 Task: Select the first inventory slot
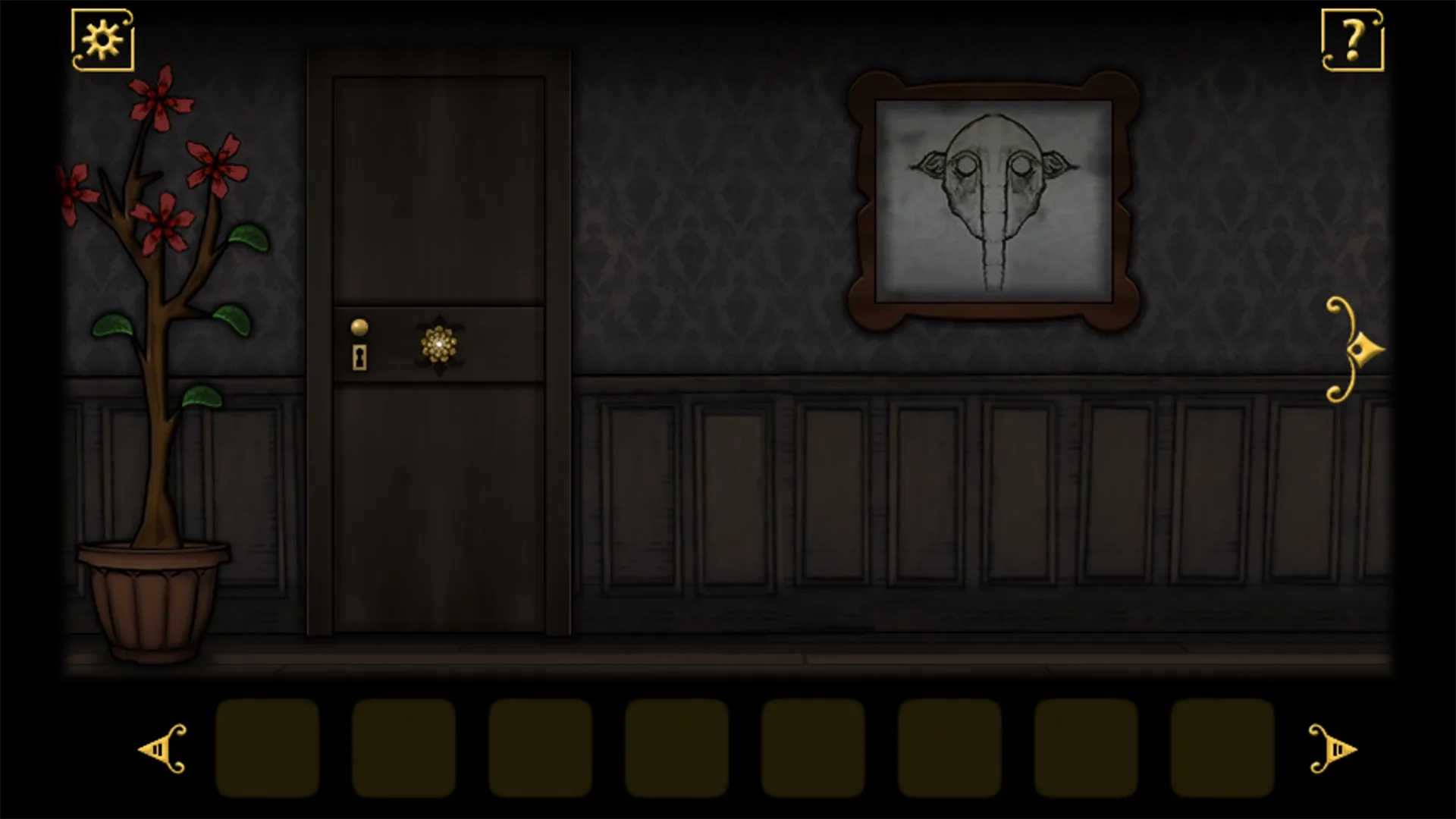[x=267, y=749]
